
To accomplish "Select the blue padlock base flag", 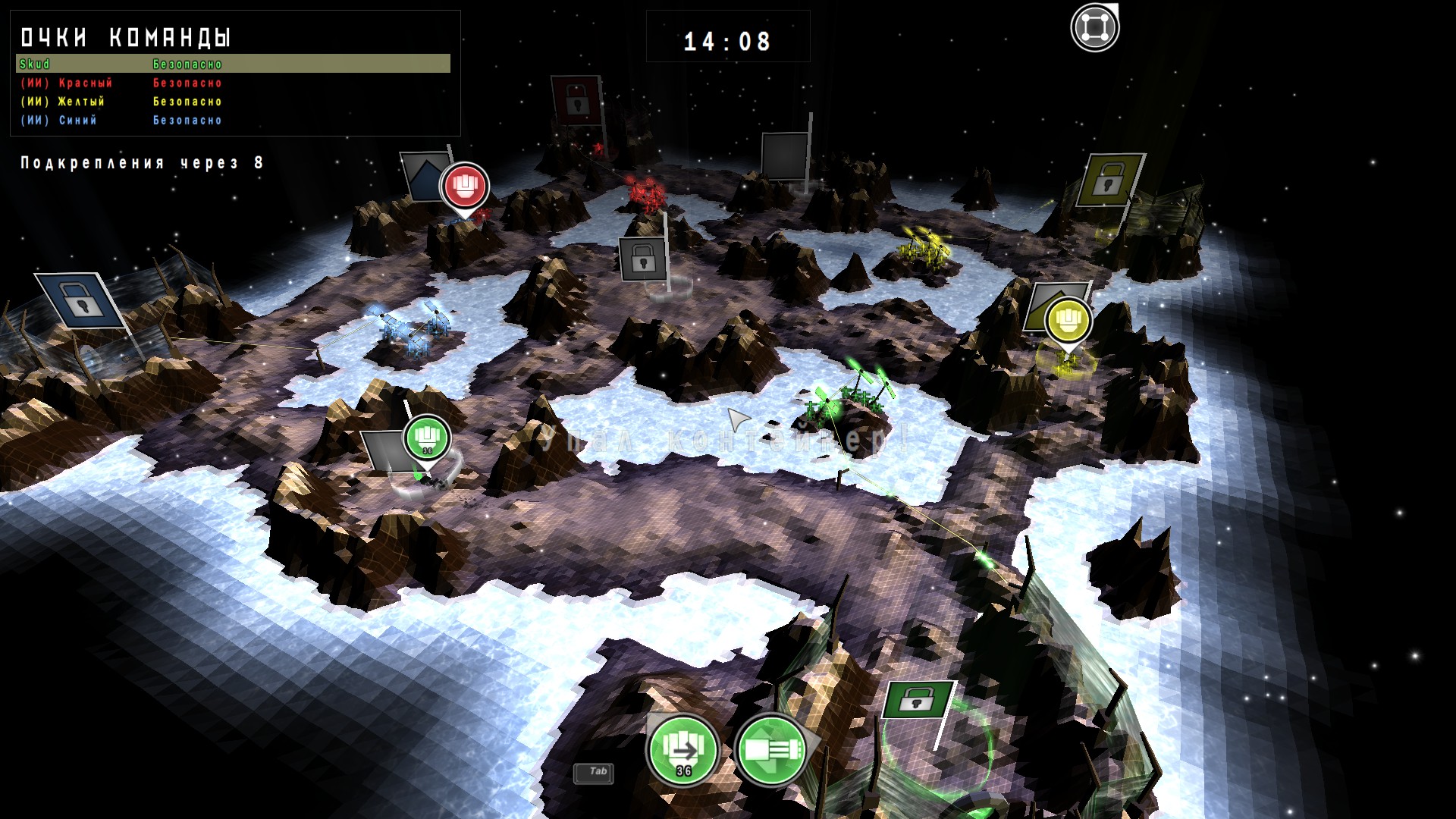I will click(x=80, y=300).
